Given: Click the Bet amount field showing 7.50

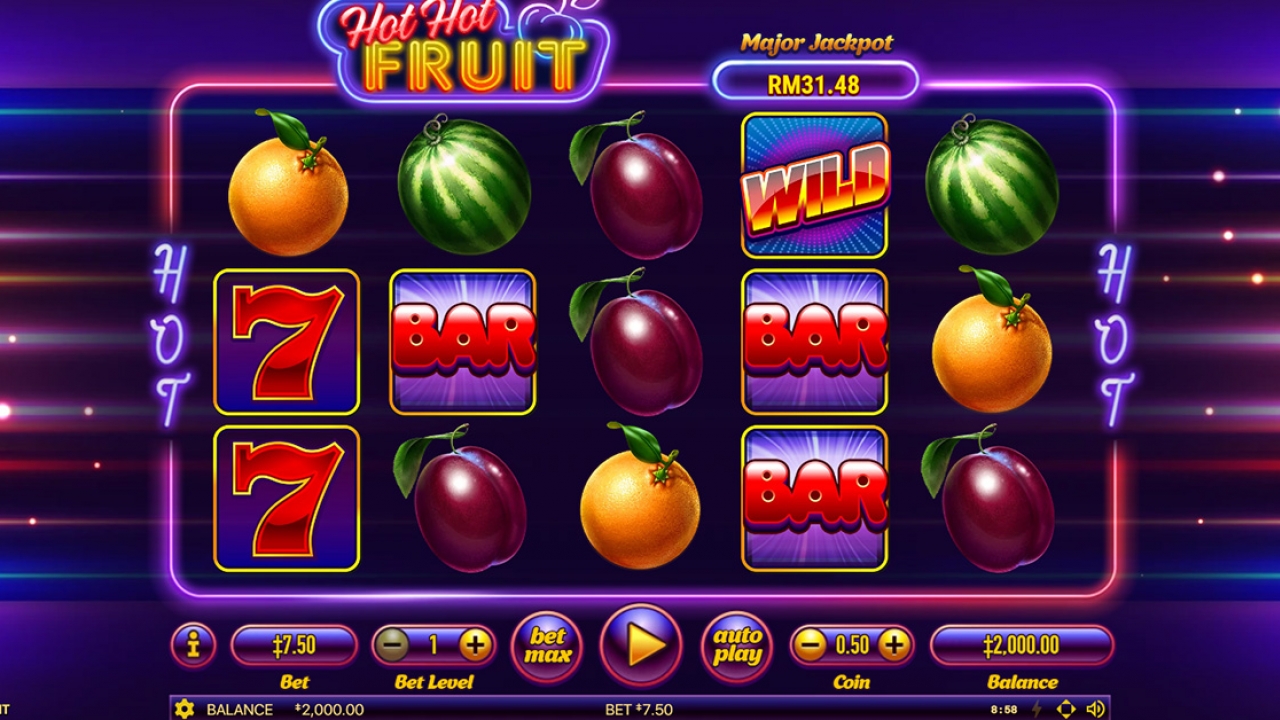Looking at the screenshot, I should click(x=293, y=644).
